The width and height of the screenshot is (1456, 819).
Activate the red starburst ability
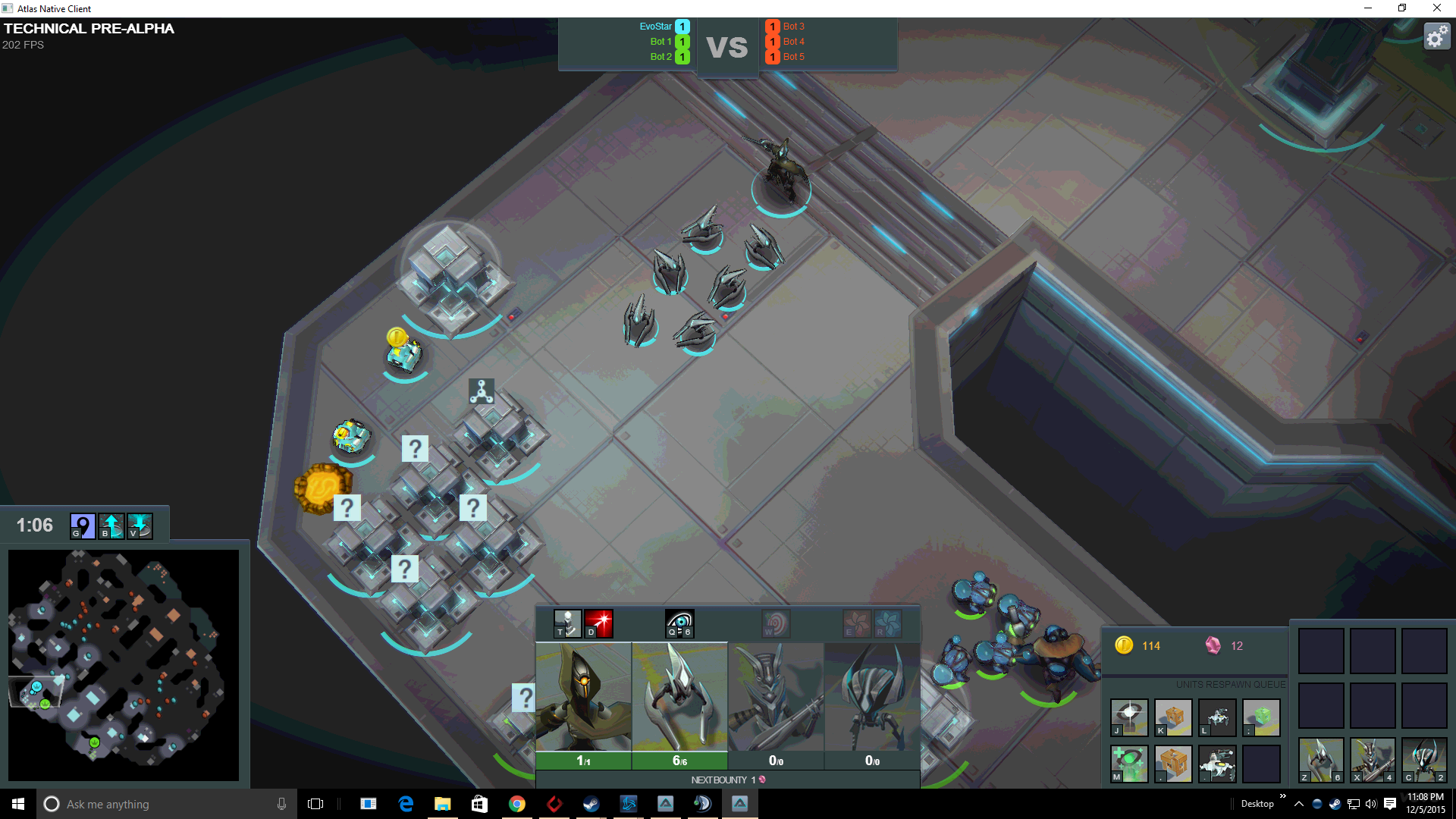tap(598, 624)
